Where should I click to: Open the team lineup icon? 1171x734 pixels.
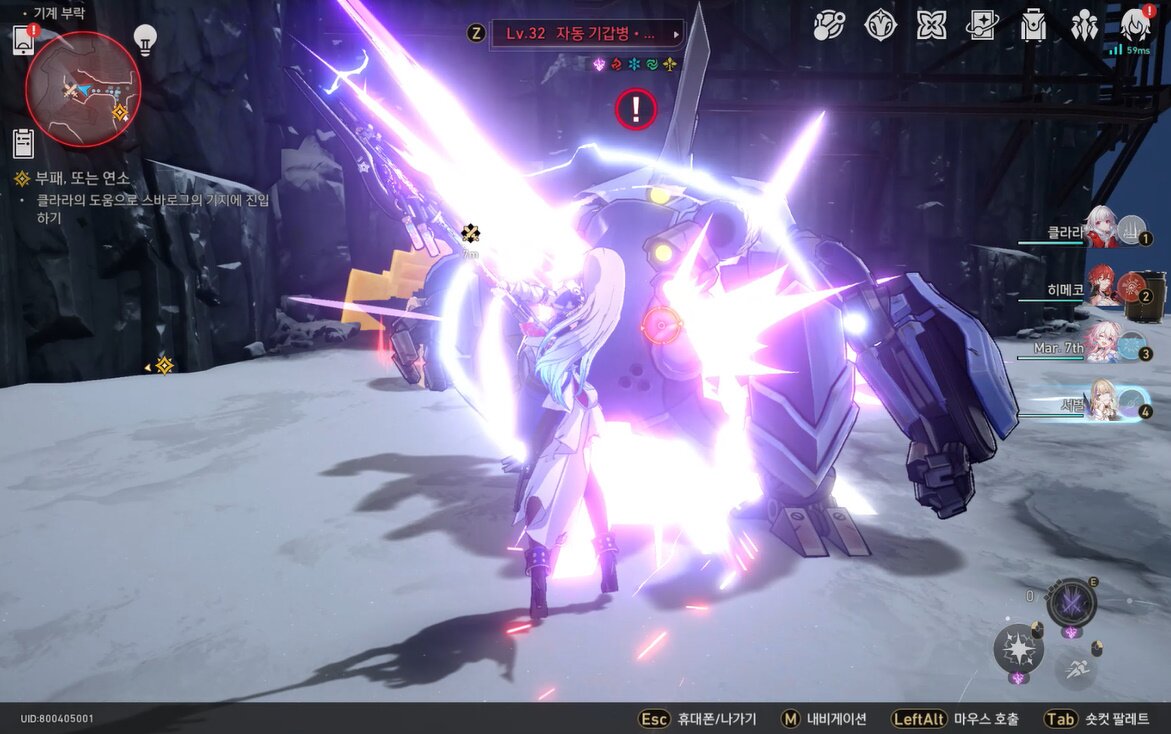pyautogui.click(x=1084, y=25)
